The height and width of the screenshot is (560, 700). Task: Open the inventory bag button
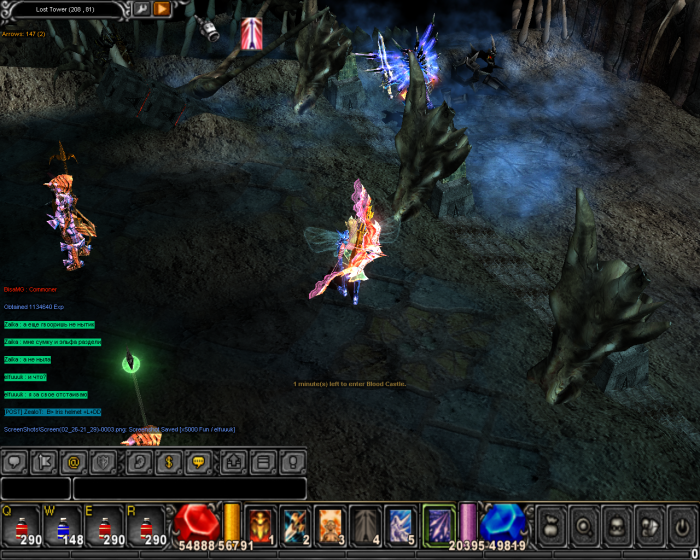point(549,524)
